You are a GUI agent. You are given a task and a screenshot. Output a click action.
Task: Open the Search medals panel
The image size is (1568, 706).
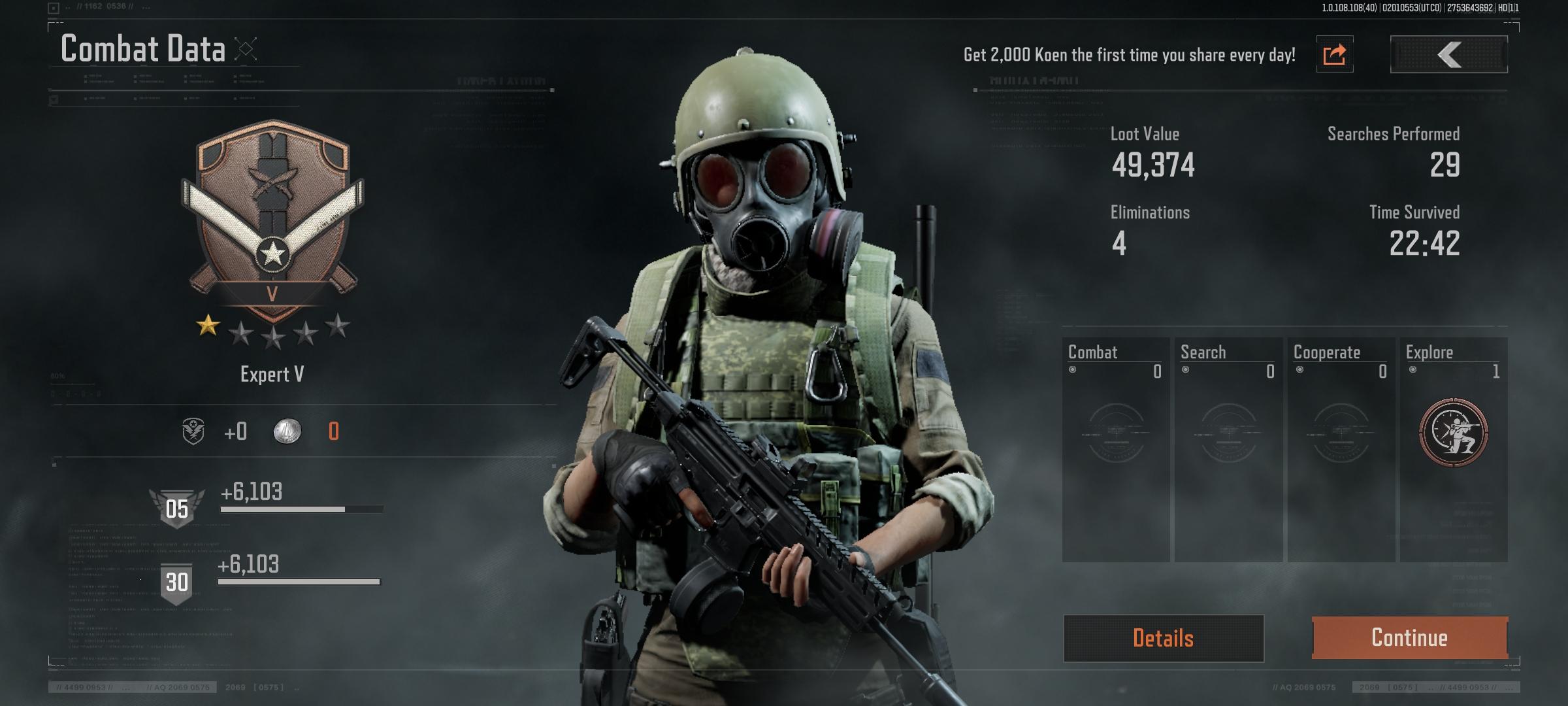(1228, 449)
